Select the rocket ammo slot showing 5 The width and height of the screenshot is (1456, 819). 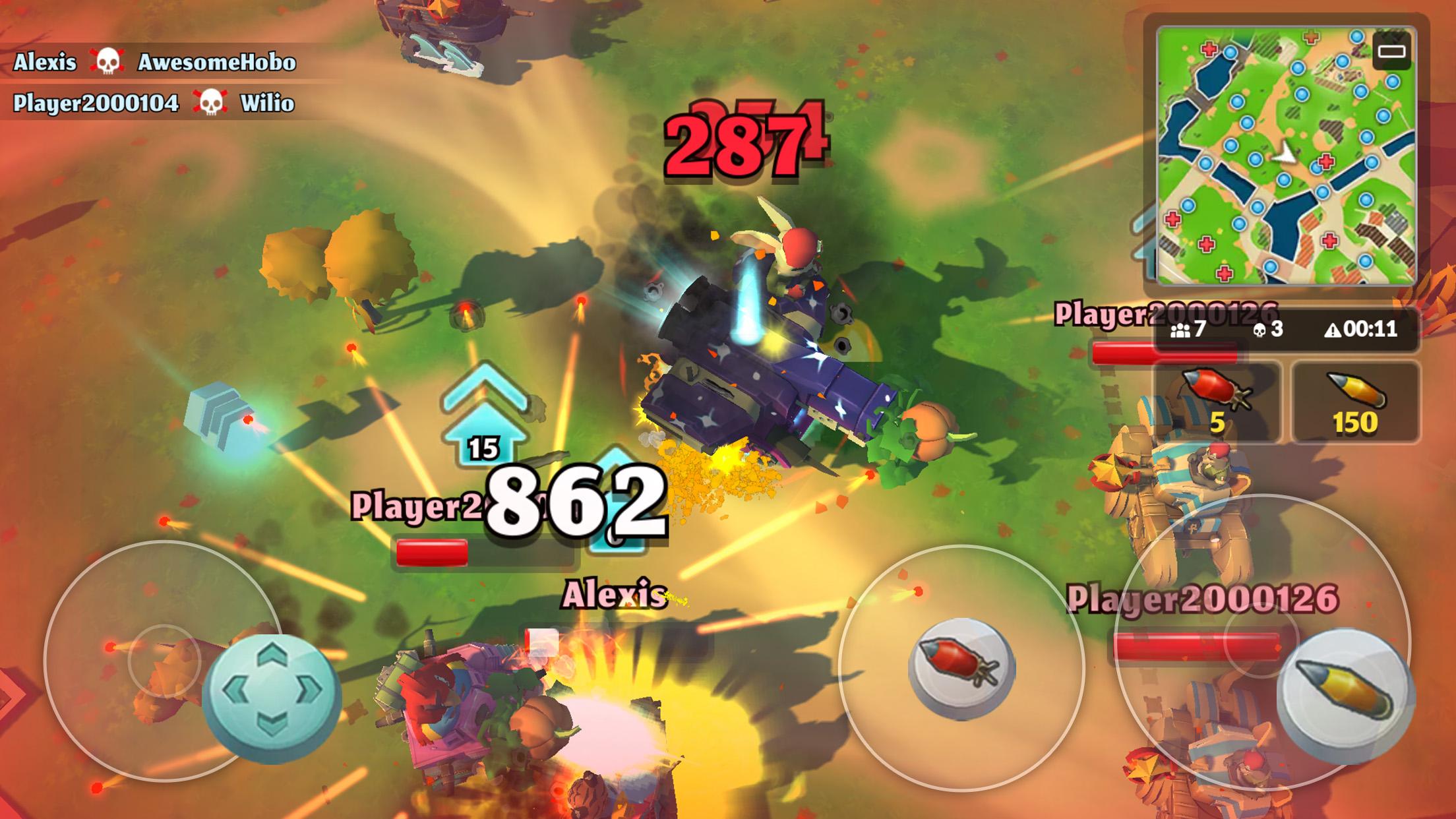1217,402
